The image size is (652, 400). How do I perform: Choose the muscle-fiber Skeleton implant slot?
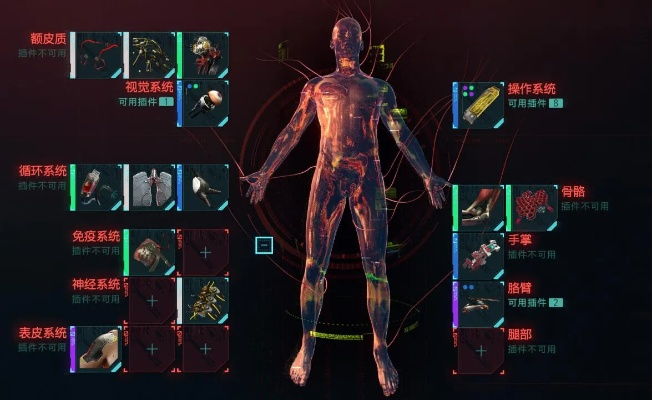point(479,208)
